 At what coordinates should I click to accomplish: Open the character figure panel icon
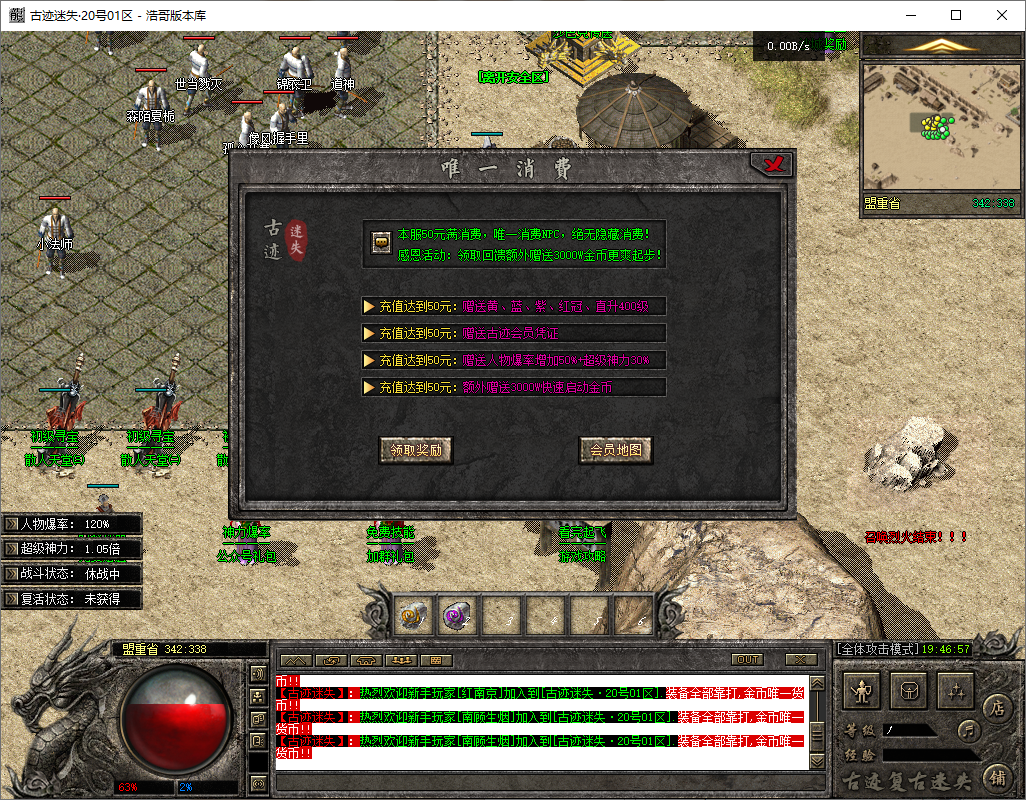[x=862, y=689]
